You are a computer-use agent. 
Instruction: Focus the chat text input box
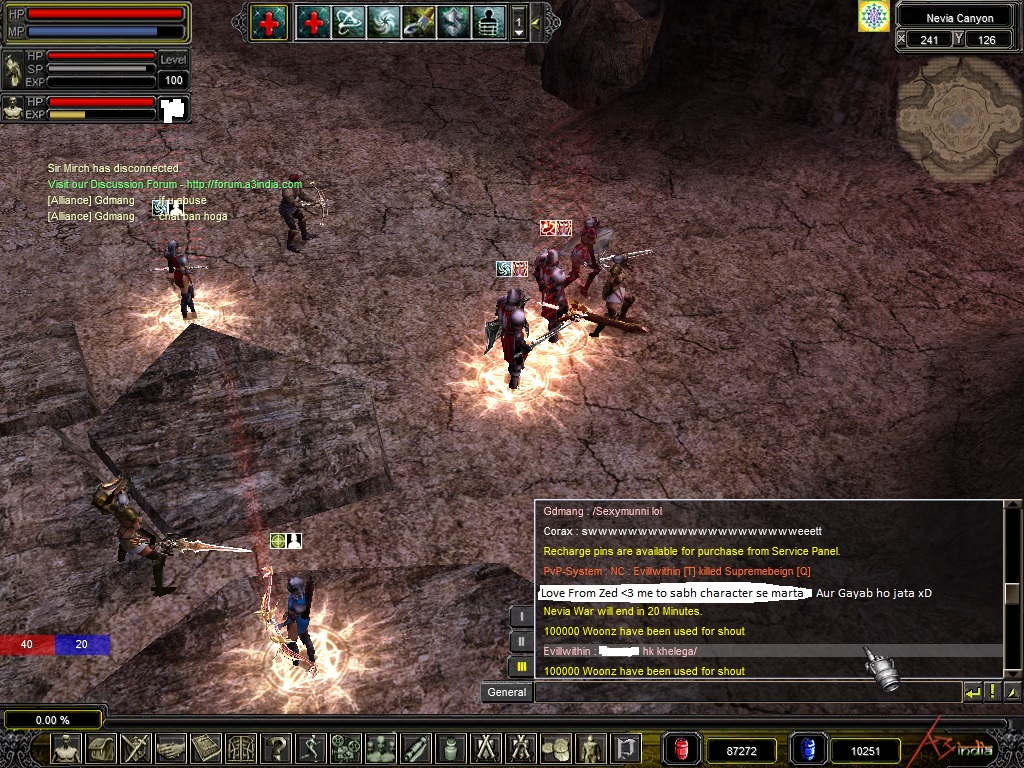click(x=746, y=692)
